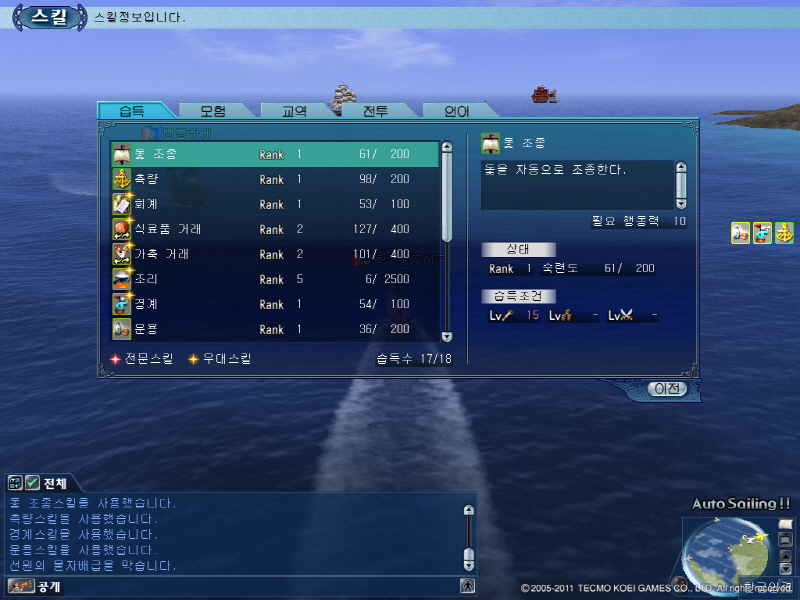Select the 언어 tab
The image size is (800, 600).
(x=456, y=111)
